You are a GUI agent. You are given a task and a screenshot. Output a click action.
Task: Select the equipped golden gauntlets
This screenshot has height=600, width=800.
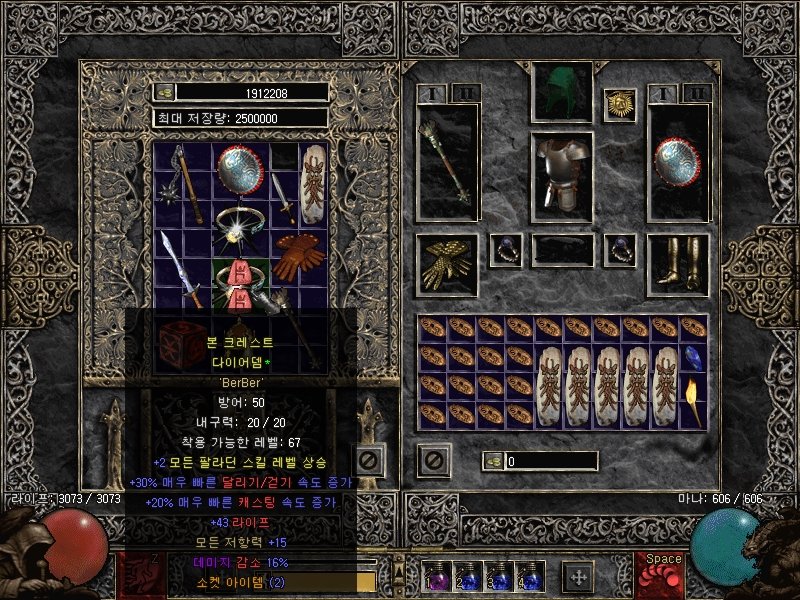[x=447, y=264]
